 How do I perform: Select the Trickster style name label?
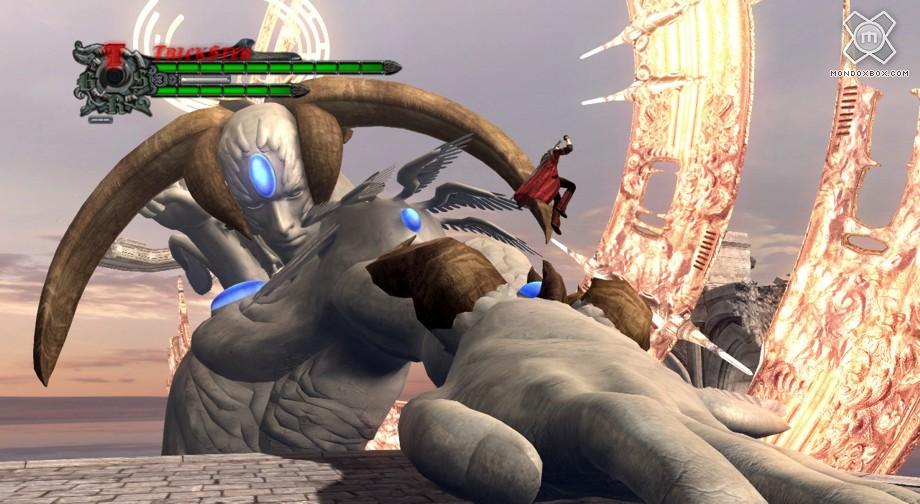click(192, 50)
